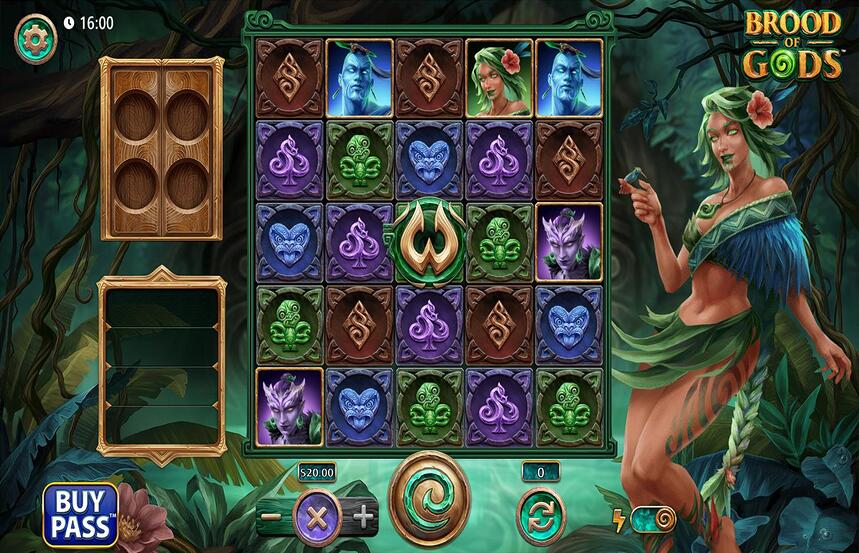Open the gear settings menu
Viewport: 859px width, 553px height.
tap(35, 39)
